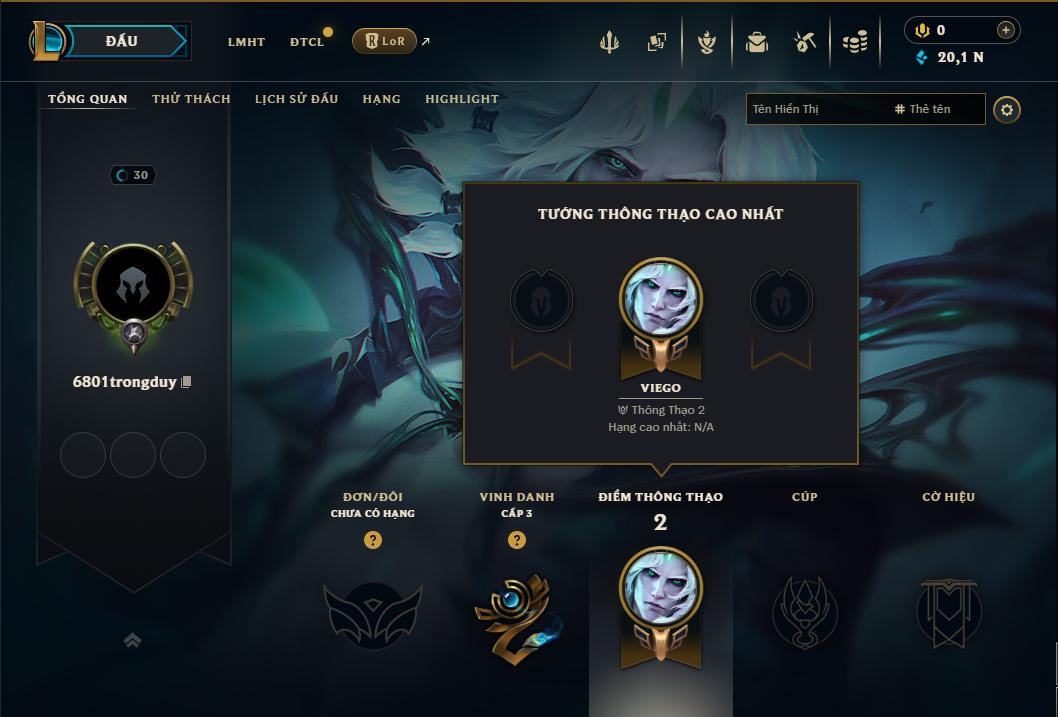Switch to the THỬ THÁCH tab
Image resolution: width=1058 pixels, height=717 pixels.
pos(191,99)
